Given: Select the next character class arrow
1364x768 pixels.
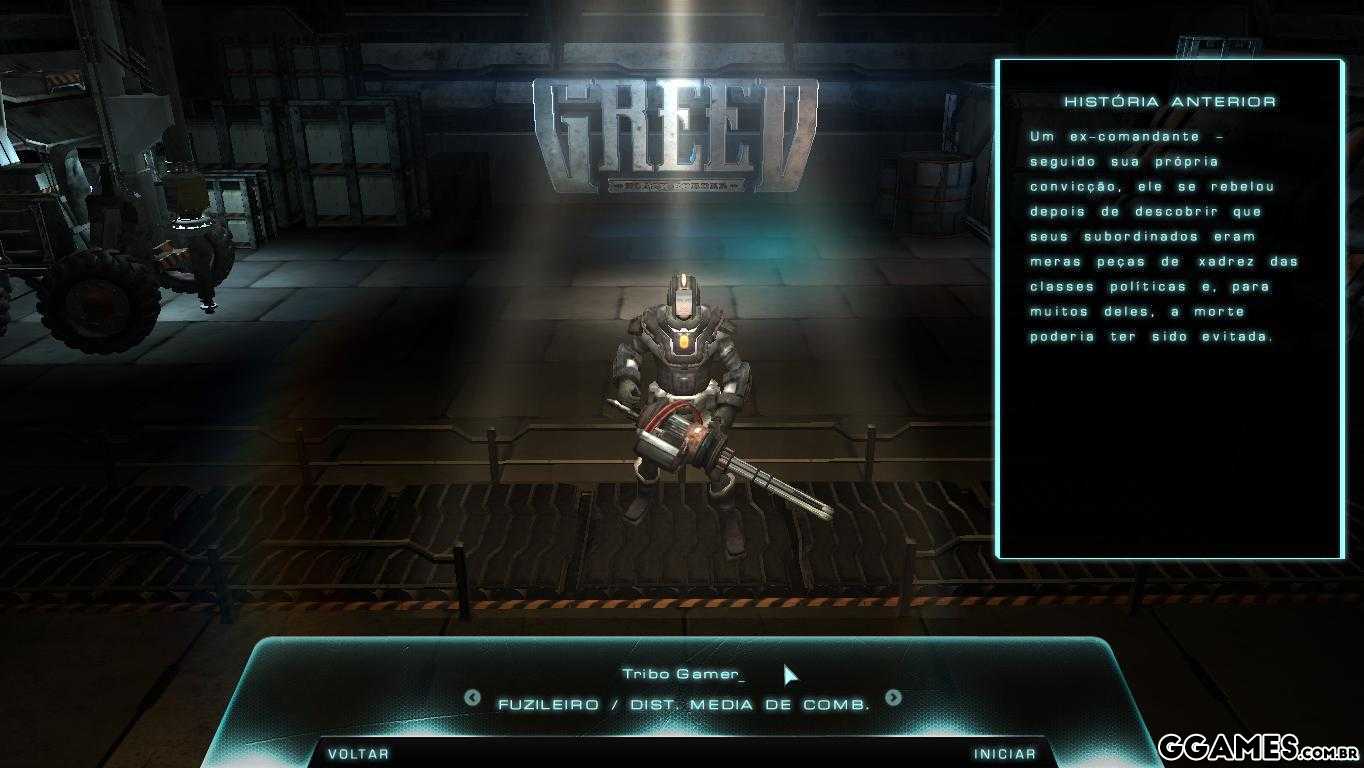Looking at the screenshot, I should (x=893, y=698).
